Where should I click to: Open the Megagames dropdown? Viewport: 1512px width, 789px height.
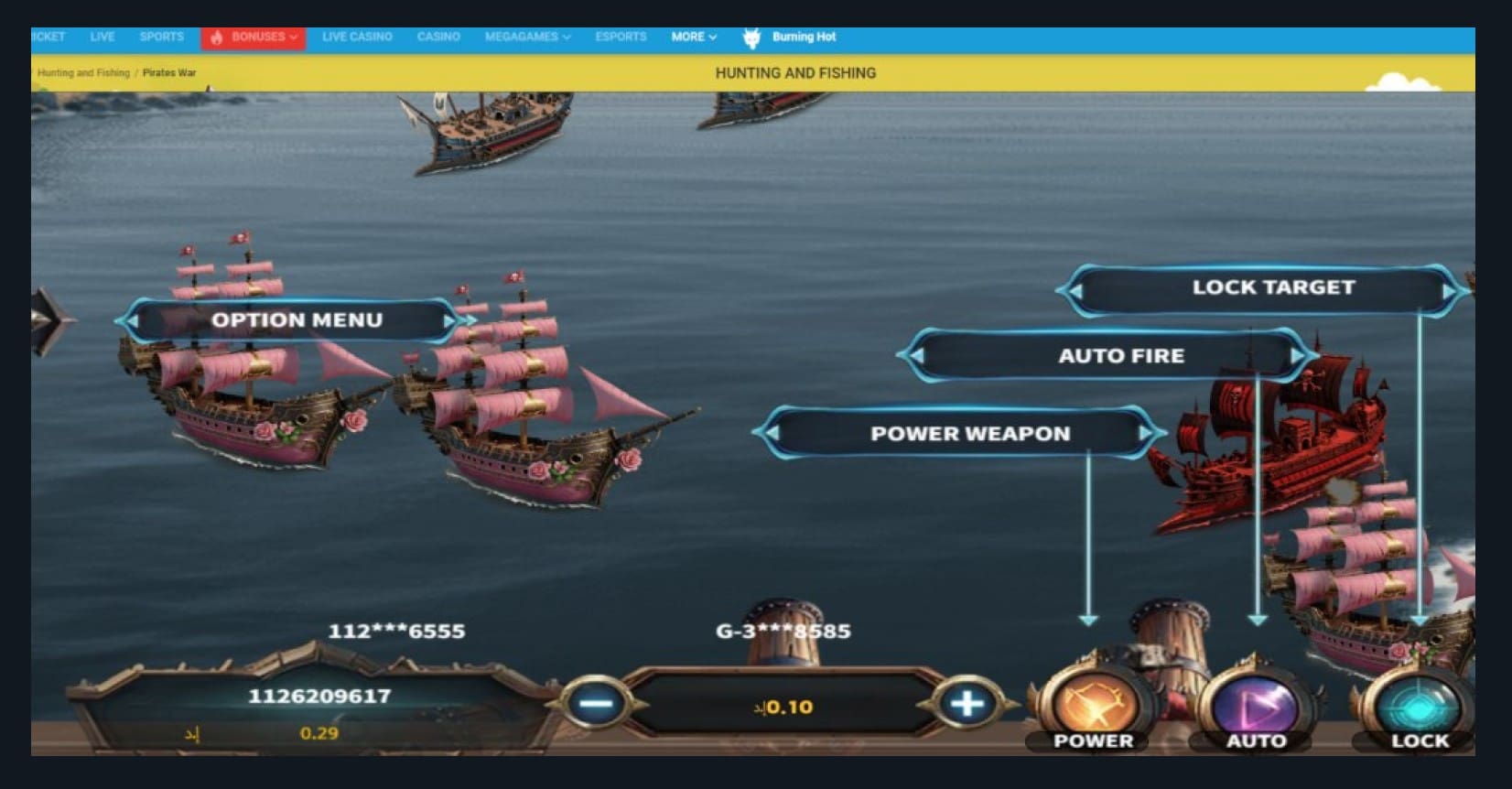coord(527,38)
